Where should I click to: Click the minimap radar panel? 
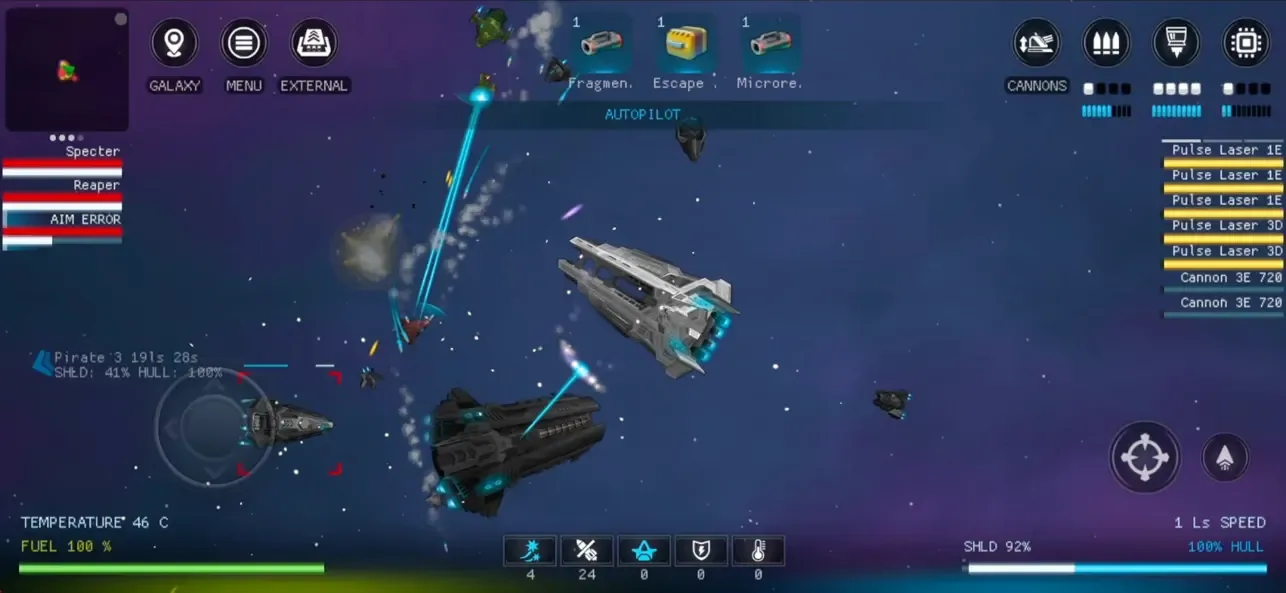pos(67,70)
